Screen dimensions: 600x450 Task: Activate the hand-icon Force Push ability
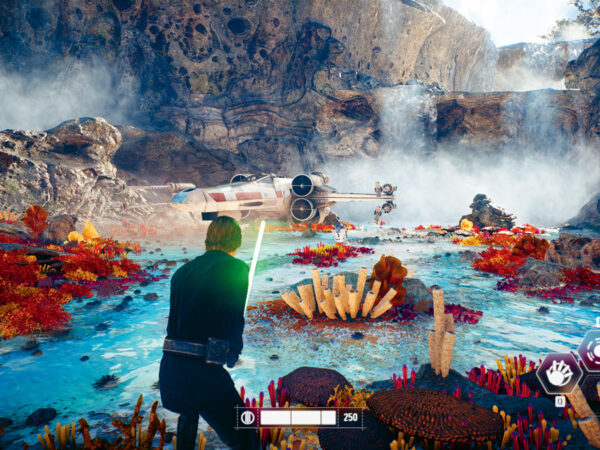[558, 373]
